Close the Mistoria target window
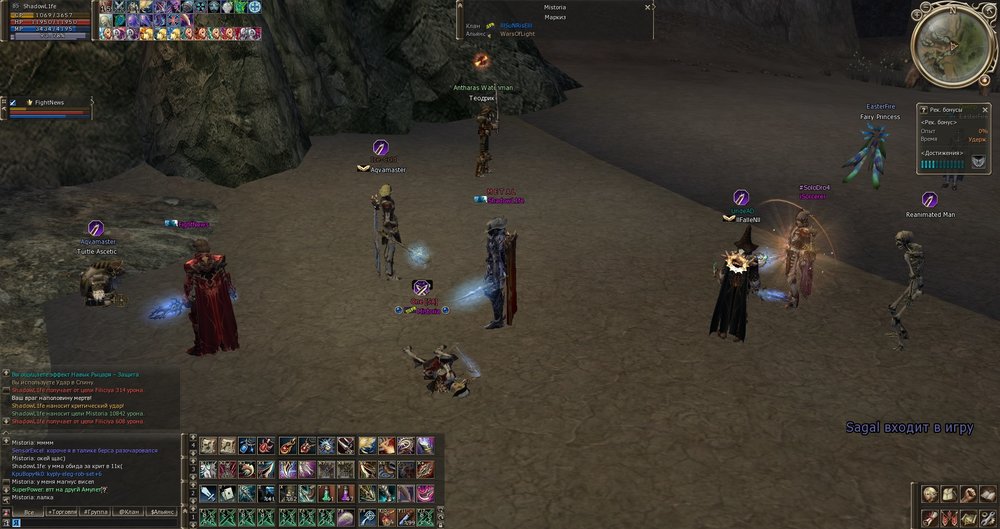 pyautogui.click(x=648, y=7)
